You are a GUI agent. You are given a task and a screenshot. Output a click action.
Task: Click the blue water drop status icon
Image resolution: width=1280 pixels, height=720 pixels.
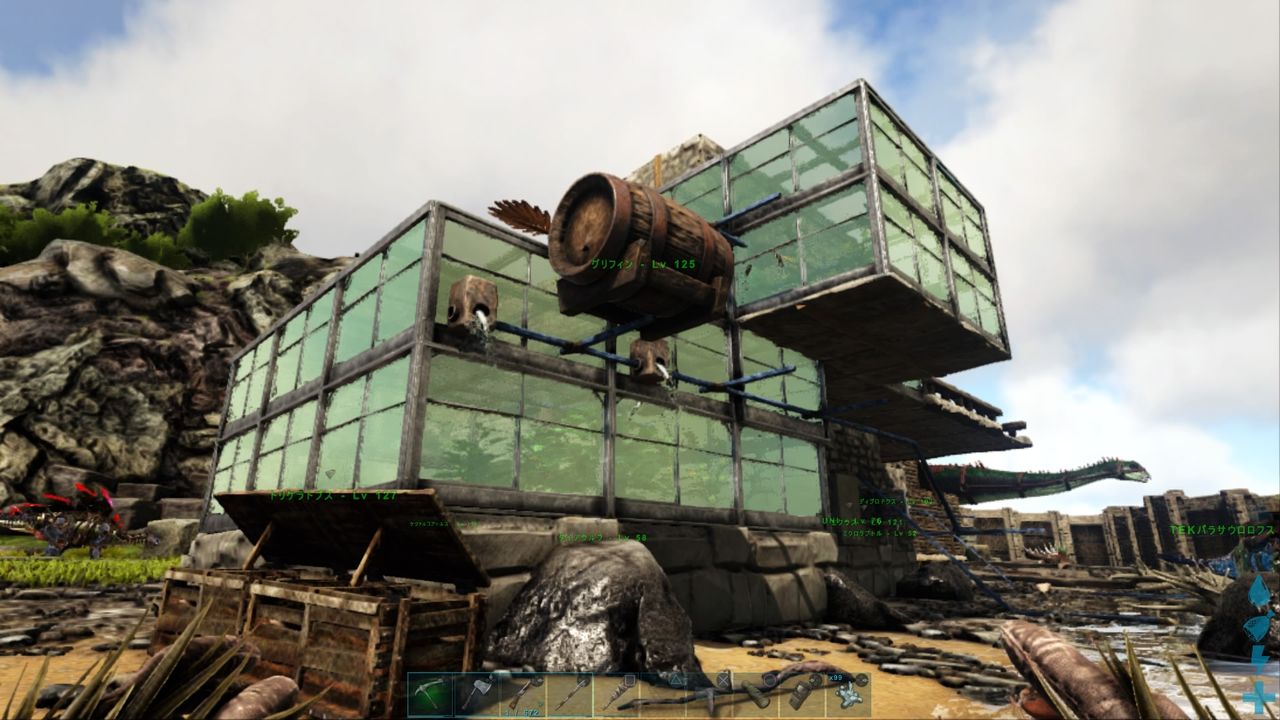coord(1260,590)
